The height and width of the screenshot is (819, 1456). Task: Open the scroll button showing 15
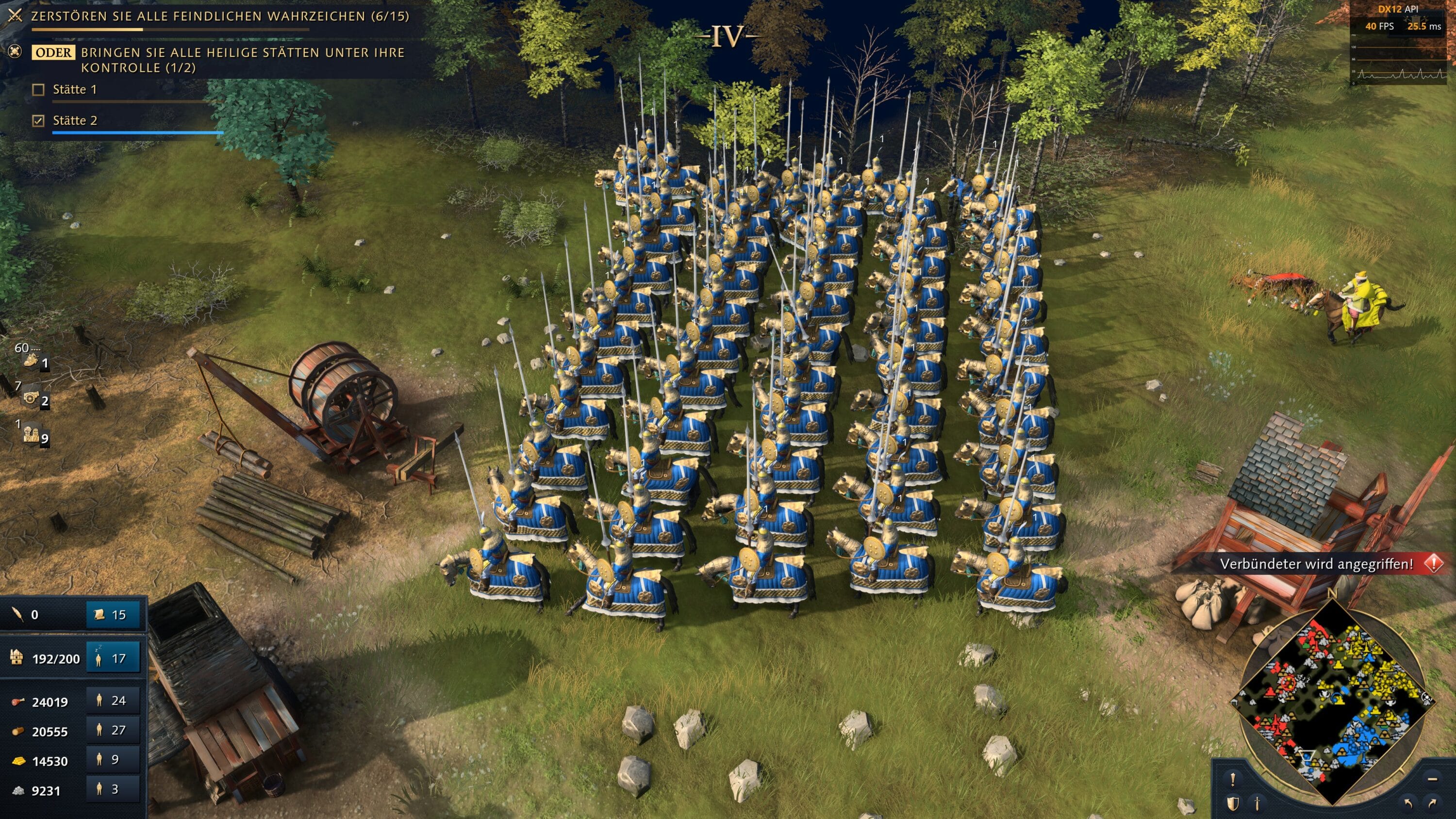(113, 615)
